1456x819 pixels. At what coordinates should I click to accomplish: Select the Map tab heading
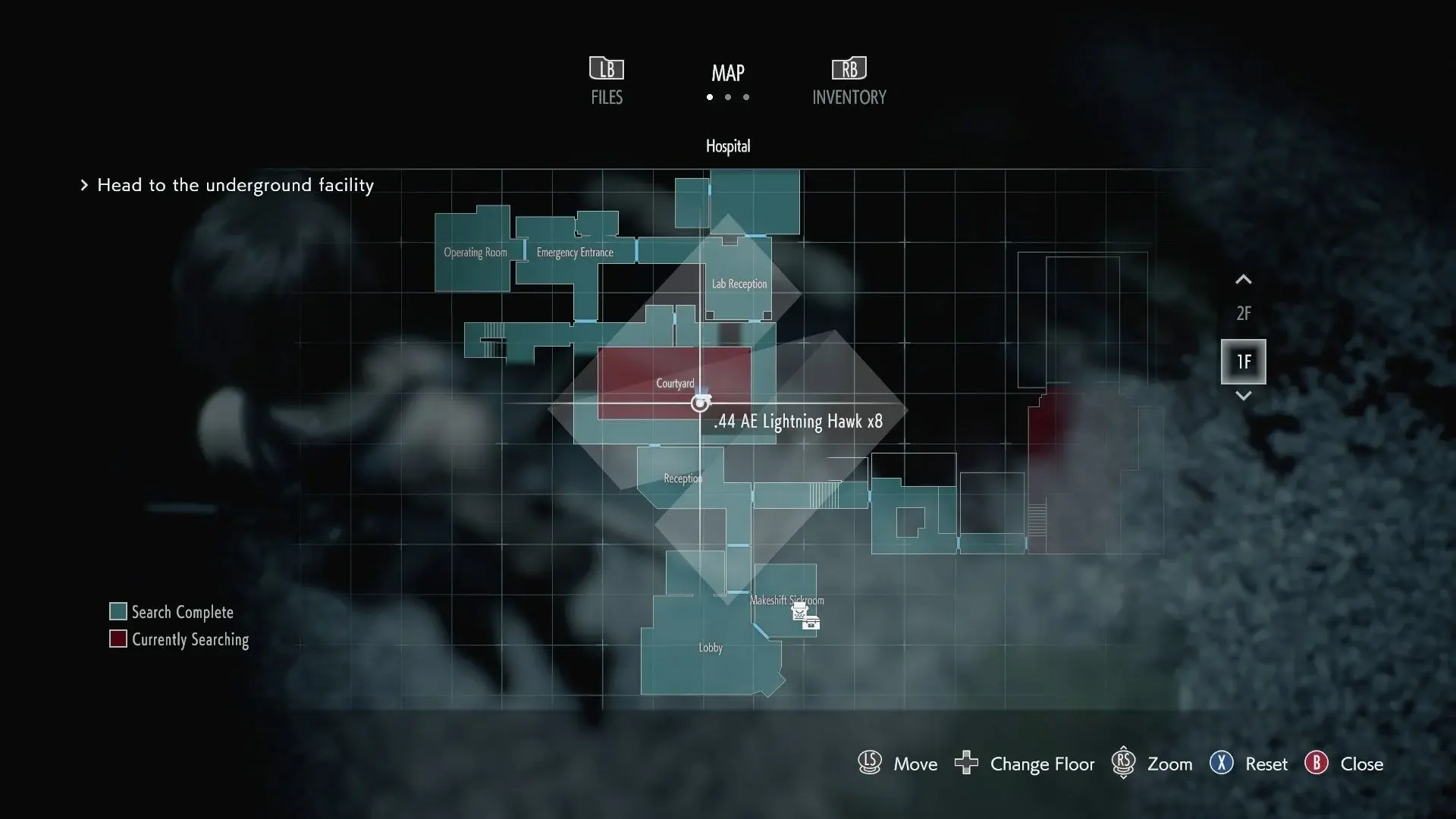coord(727,74)
